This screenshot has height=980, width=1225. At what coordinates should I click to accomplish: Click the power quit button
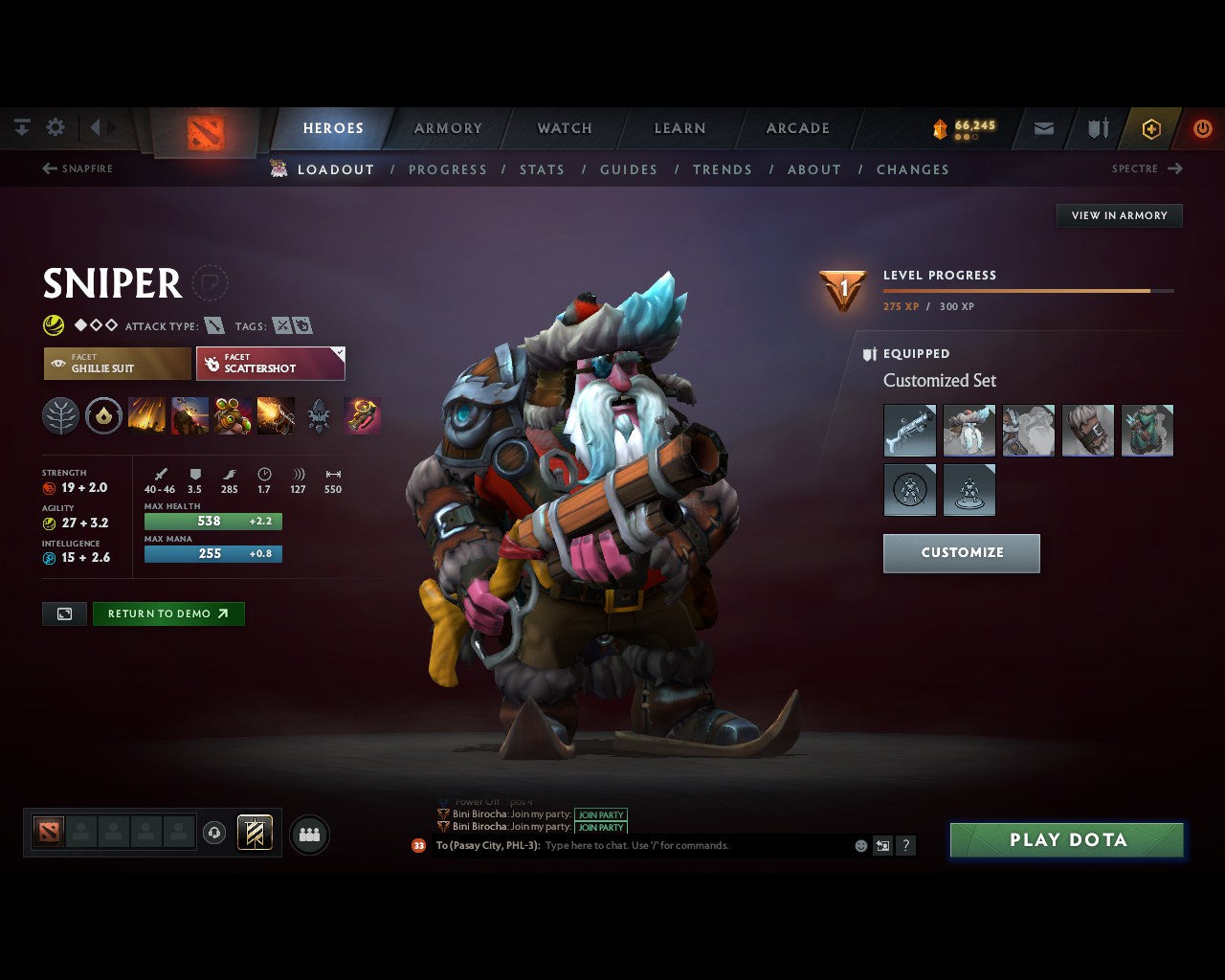(x=1202, y=128)
